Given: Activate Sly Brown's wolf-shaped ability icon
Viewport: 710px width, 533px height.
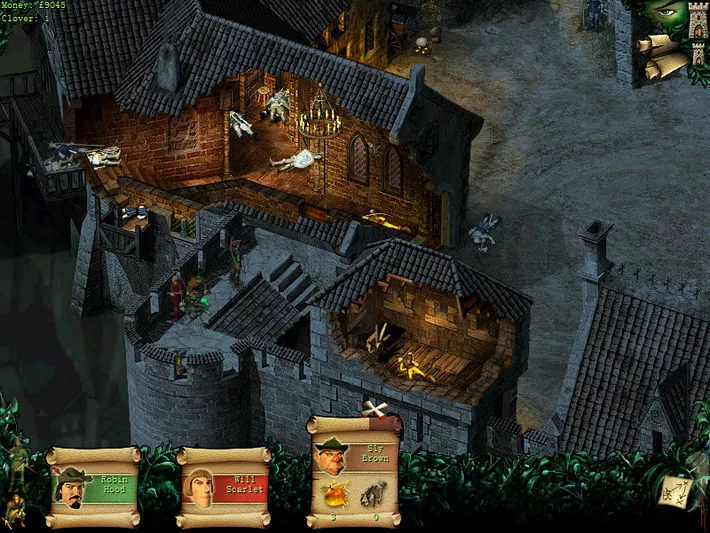Looking at the screenshot, I should click(x=374, y=496).
